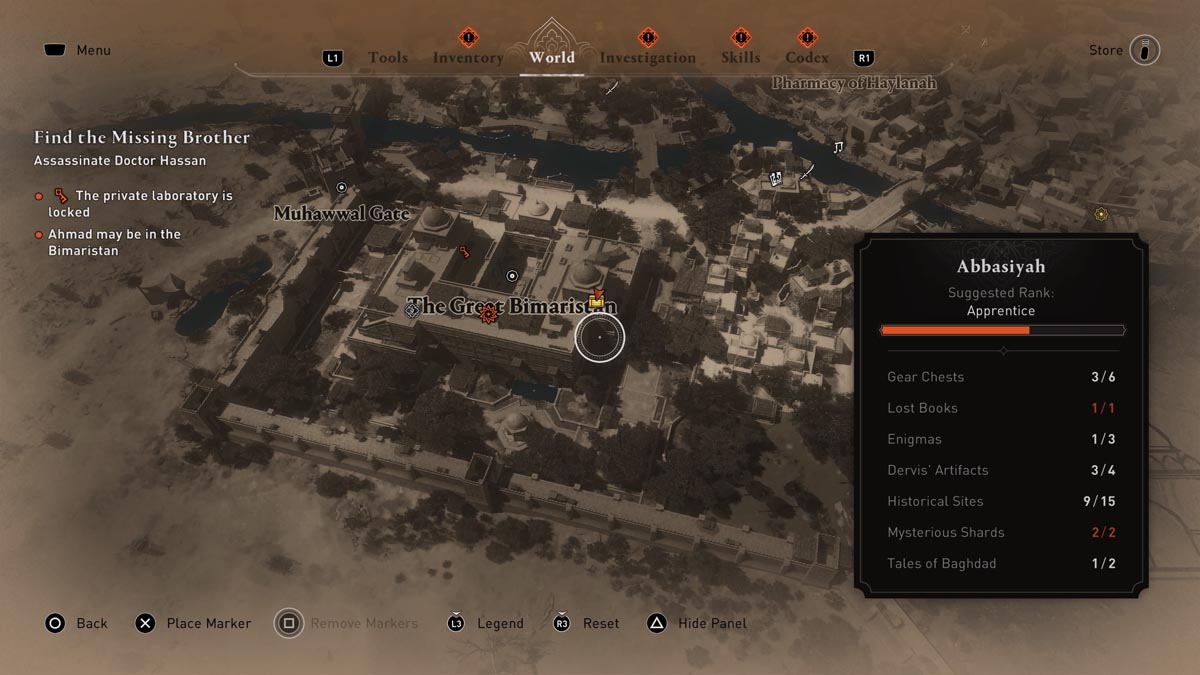Select the red gear objective marker

pyautogui.click(x=488, y=315)
